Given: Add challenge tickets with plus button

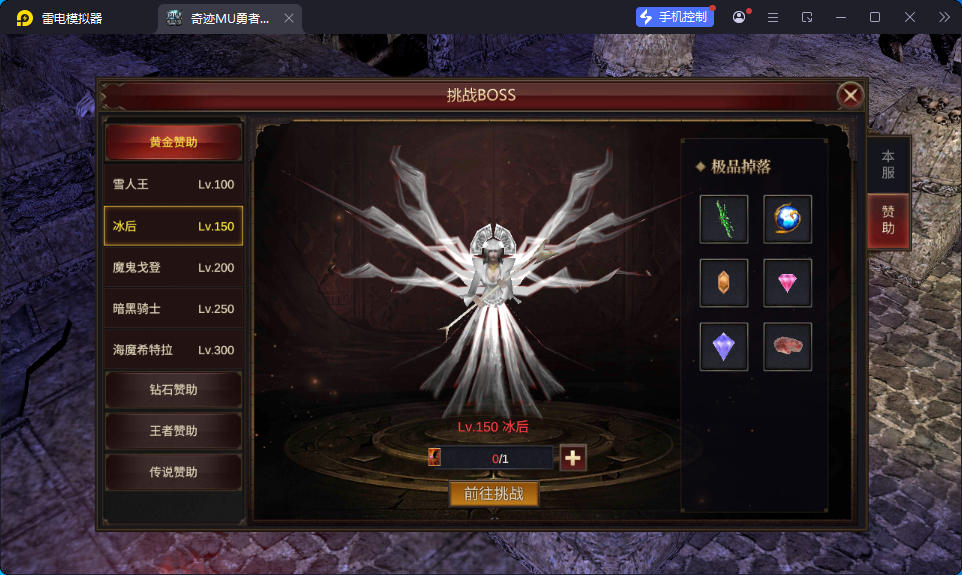Looking at the screenshot, I should (573, 458).
